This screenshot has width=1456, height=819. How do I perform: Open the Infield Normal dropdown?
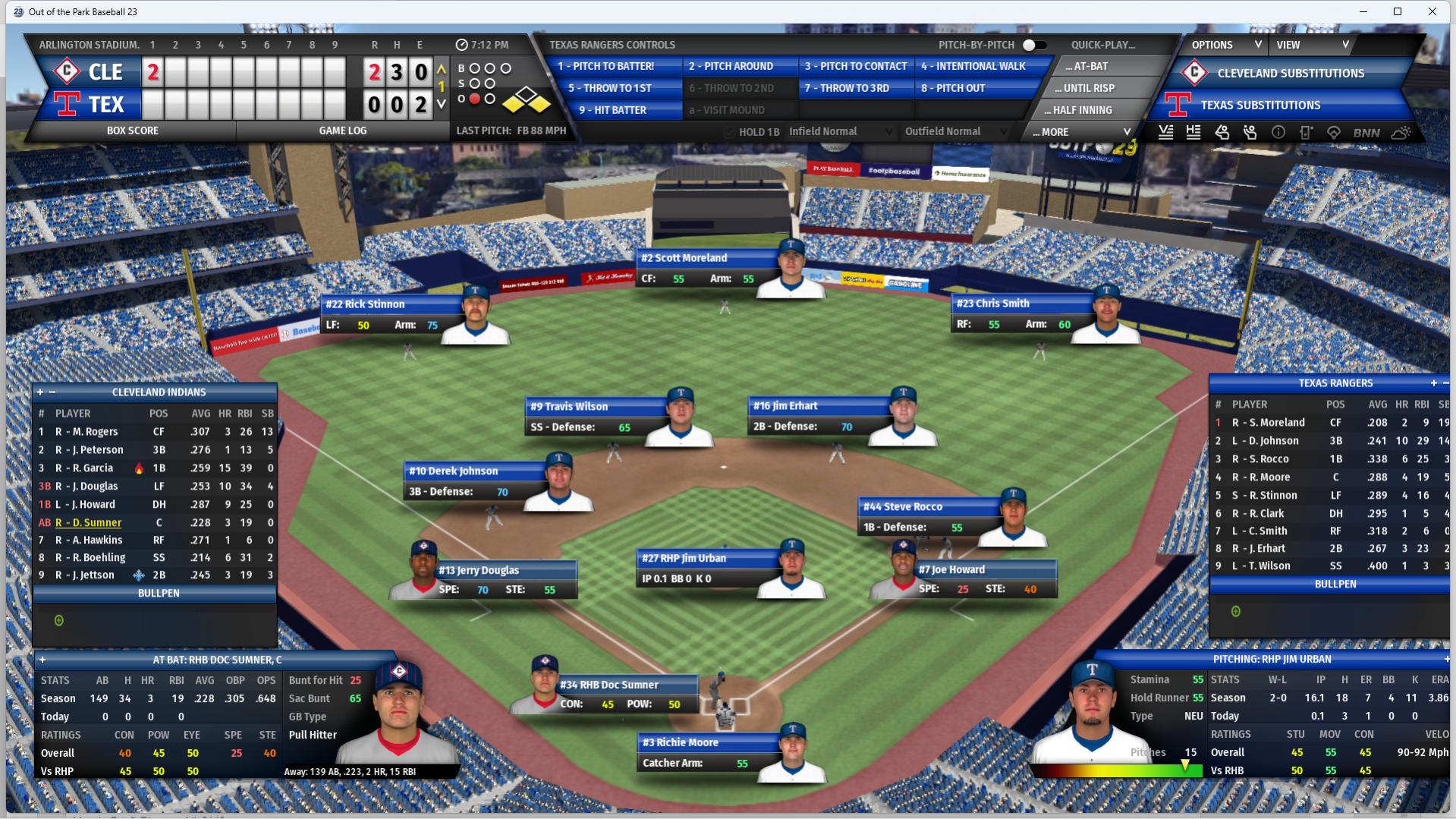point(841,131)
